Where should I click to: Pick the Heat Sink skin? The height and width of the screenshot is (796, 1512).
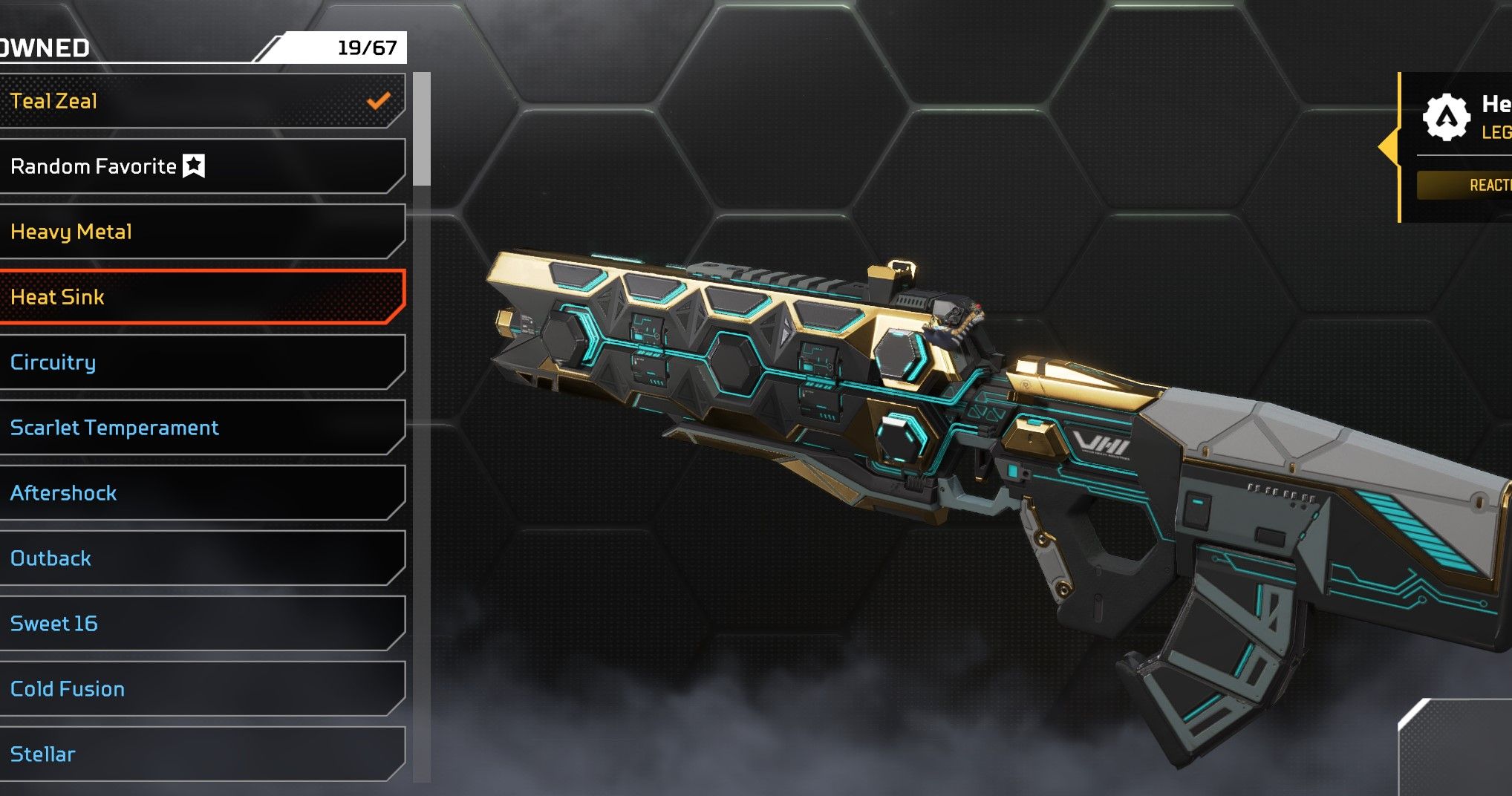(201, 297)
